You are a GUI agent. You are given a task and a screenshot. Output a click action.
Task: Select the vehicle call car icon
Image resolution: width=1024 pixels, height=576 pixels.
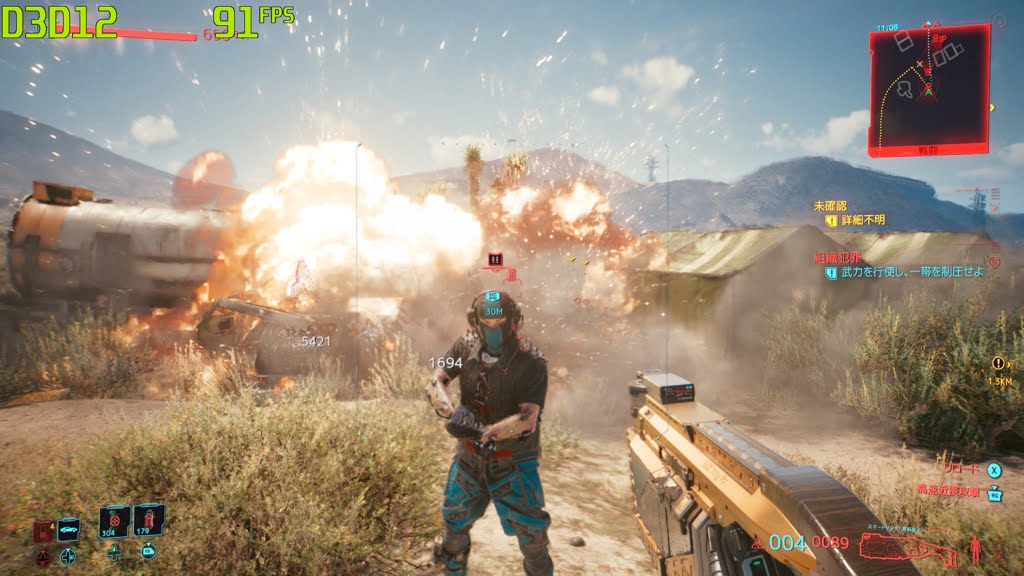point(69,528)
